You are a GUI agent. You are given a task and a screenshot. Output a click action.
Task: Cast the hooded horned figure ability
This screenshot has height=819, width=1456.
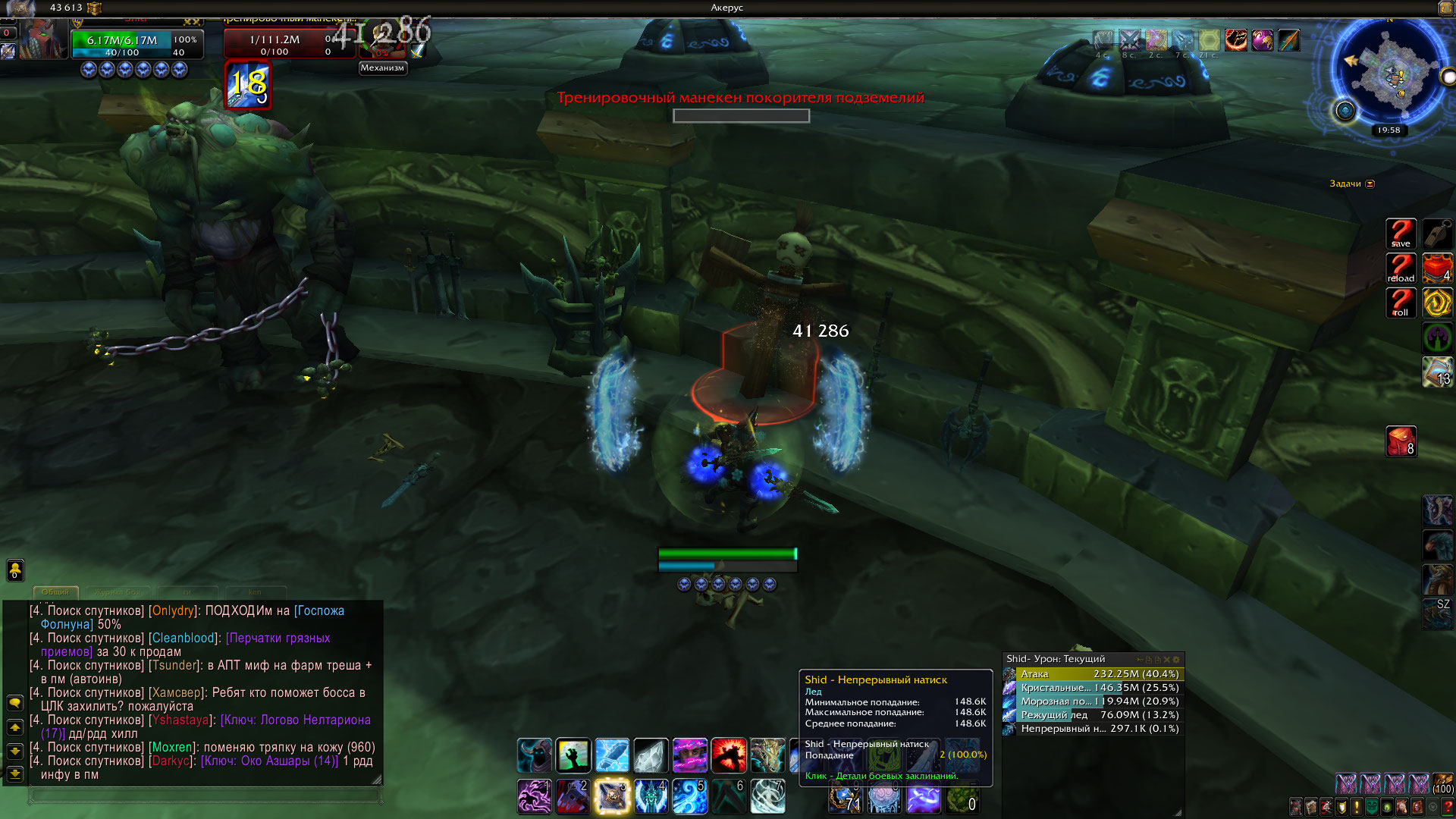pyautogui.click(x=535, y=755)
